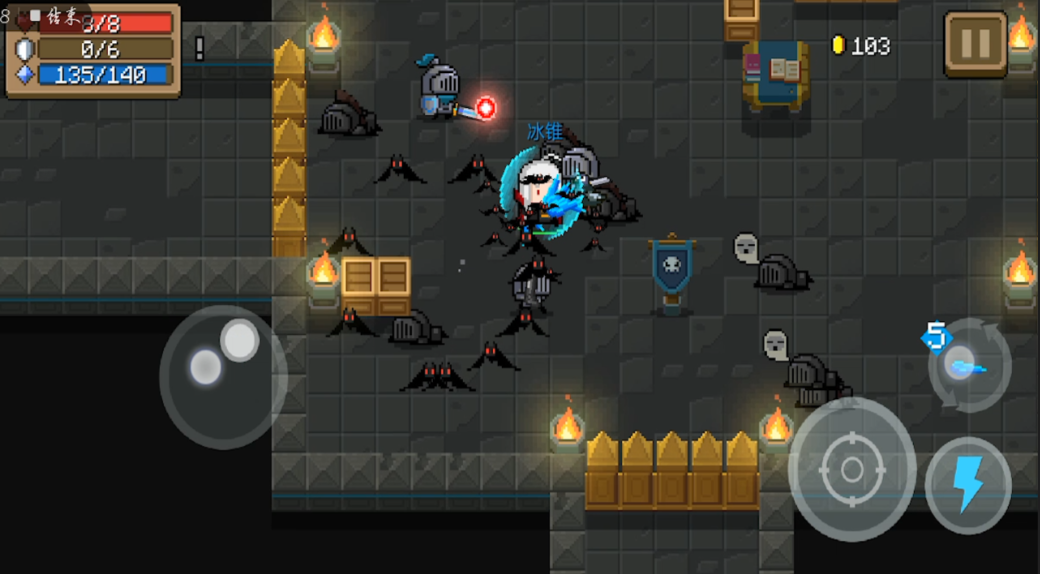Pause the game with the pause button
The image size is (1040, 574).
[975, 44]
